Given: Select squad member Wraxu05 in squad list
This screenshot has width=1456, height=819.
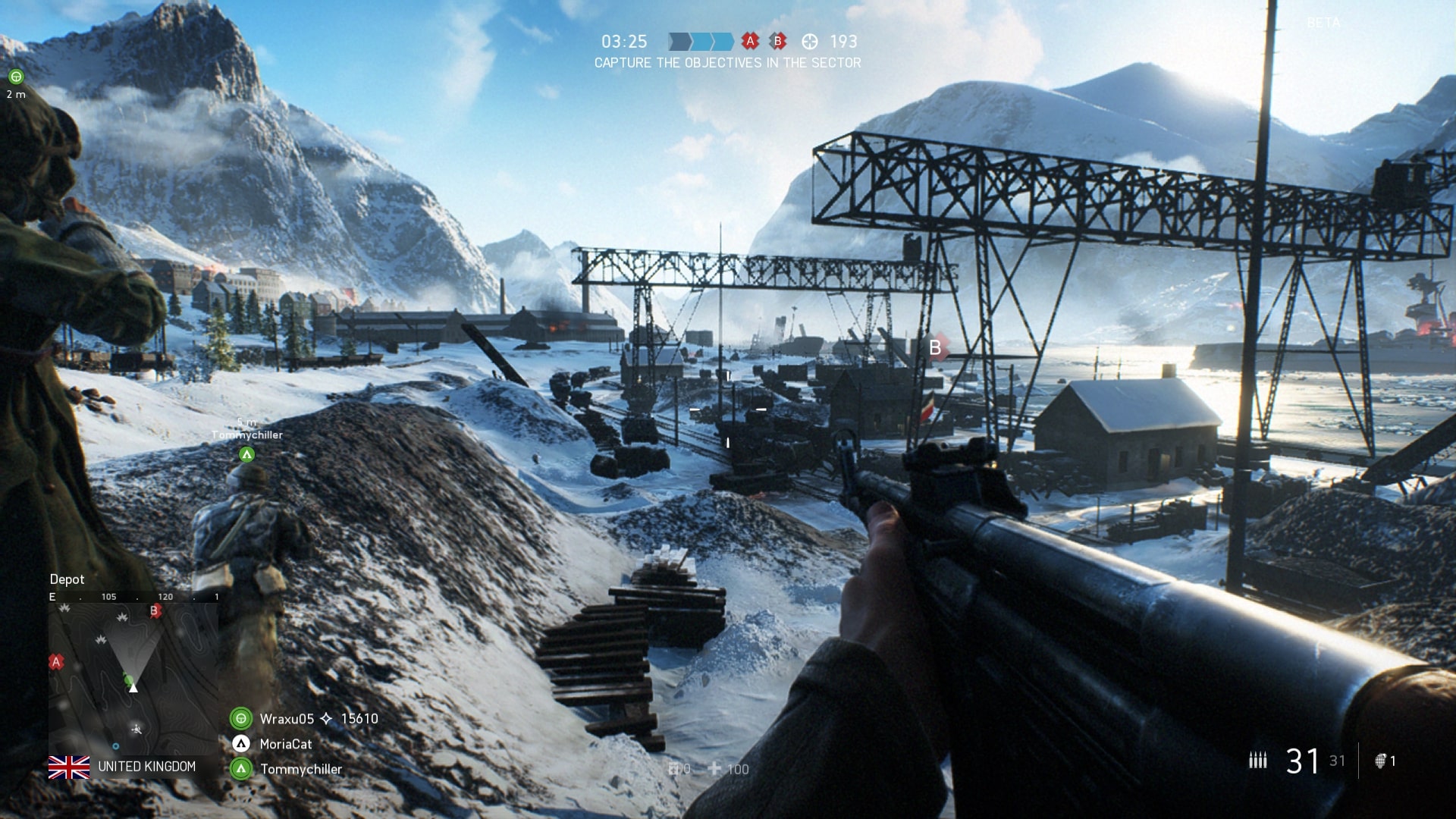Looking at the screenshot, I should [286, 718].
